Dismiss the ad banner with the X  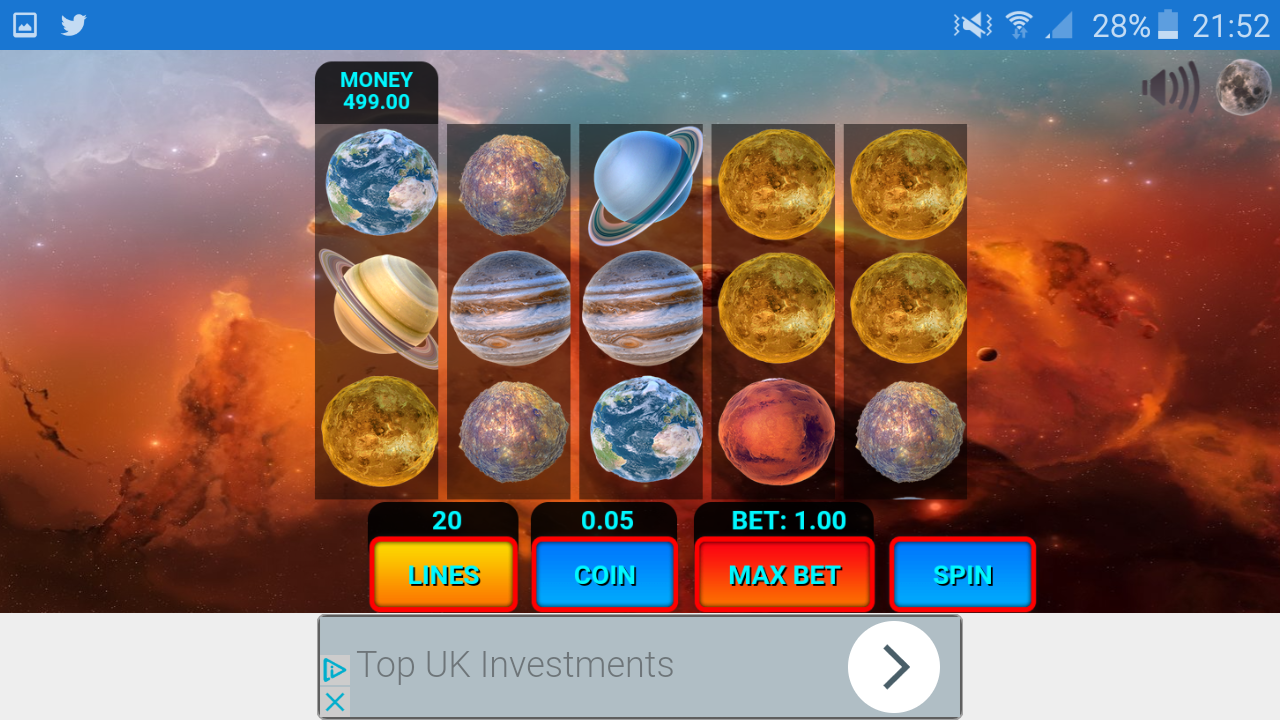334,702
